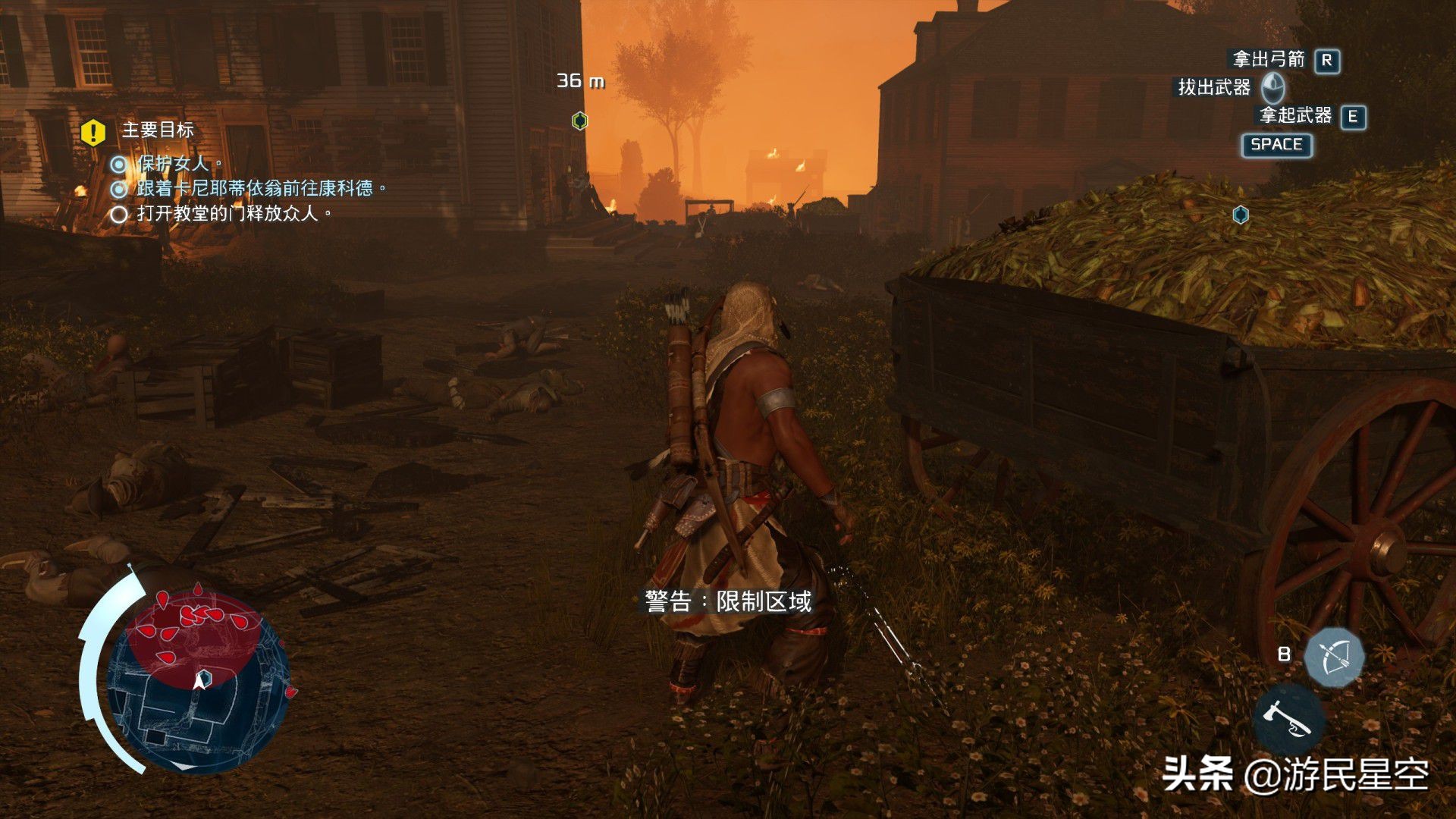Select the "打开教堂的门释放众人" objective
1456x819 pixels.
[x=234, y=214]
